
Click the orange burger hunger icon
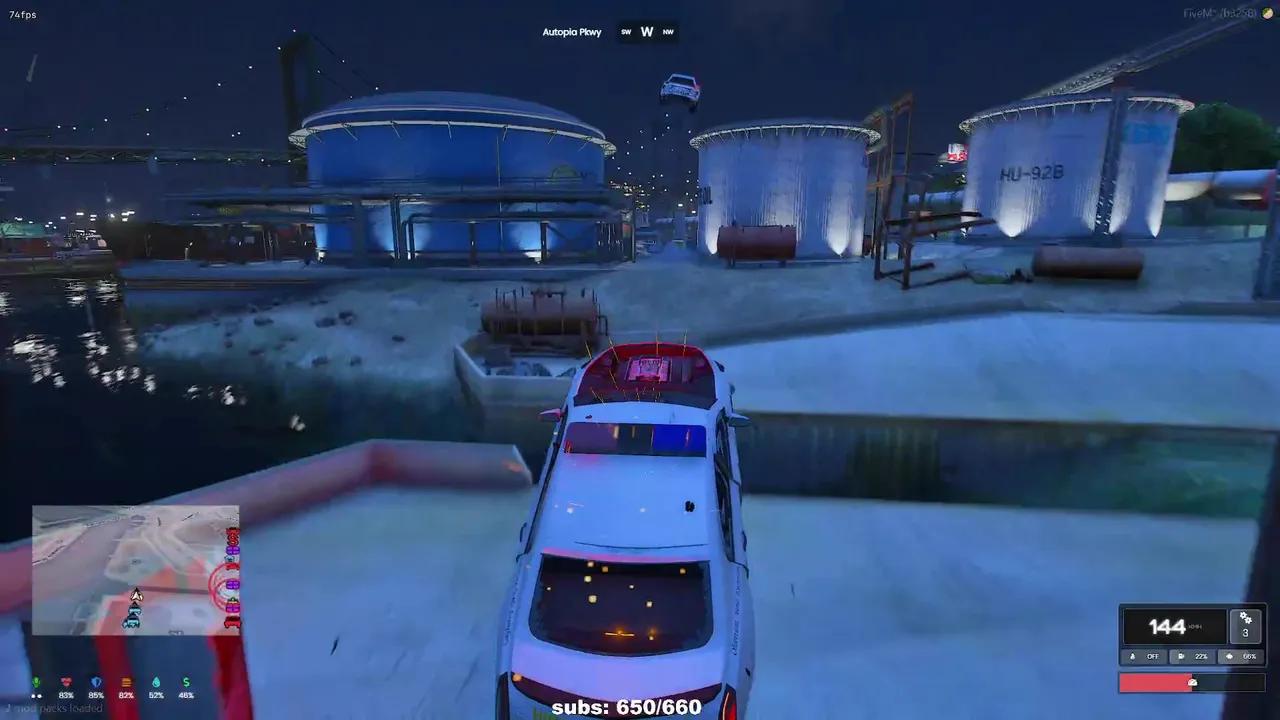click(x=126, y=683)
